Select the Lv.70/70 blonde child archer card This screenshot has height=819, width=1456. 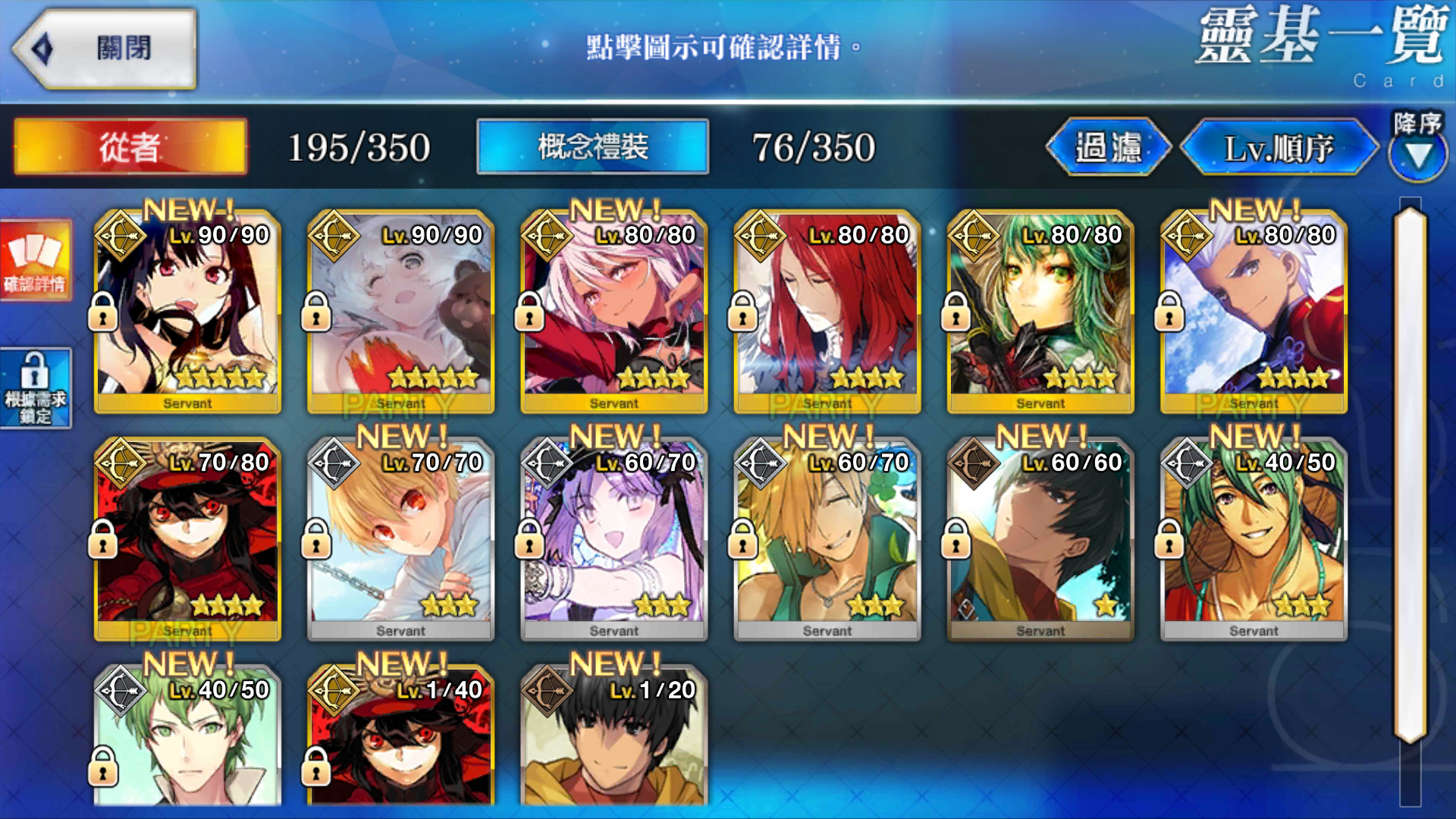[x=400, y=540]
